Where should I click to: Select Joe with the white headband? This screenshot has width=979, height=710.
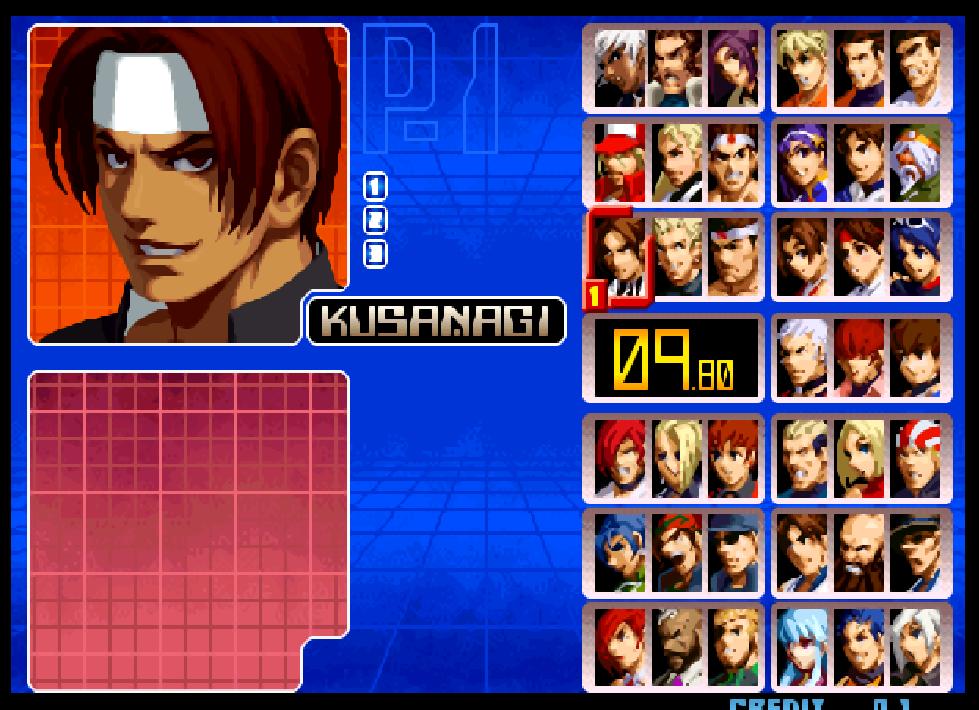(733, 163)
